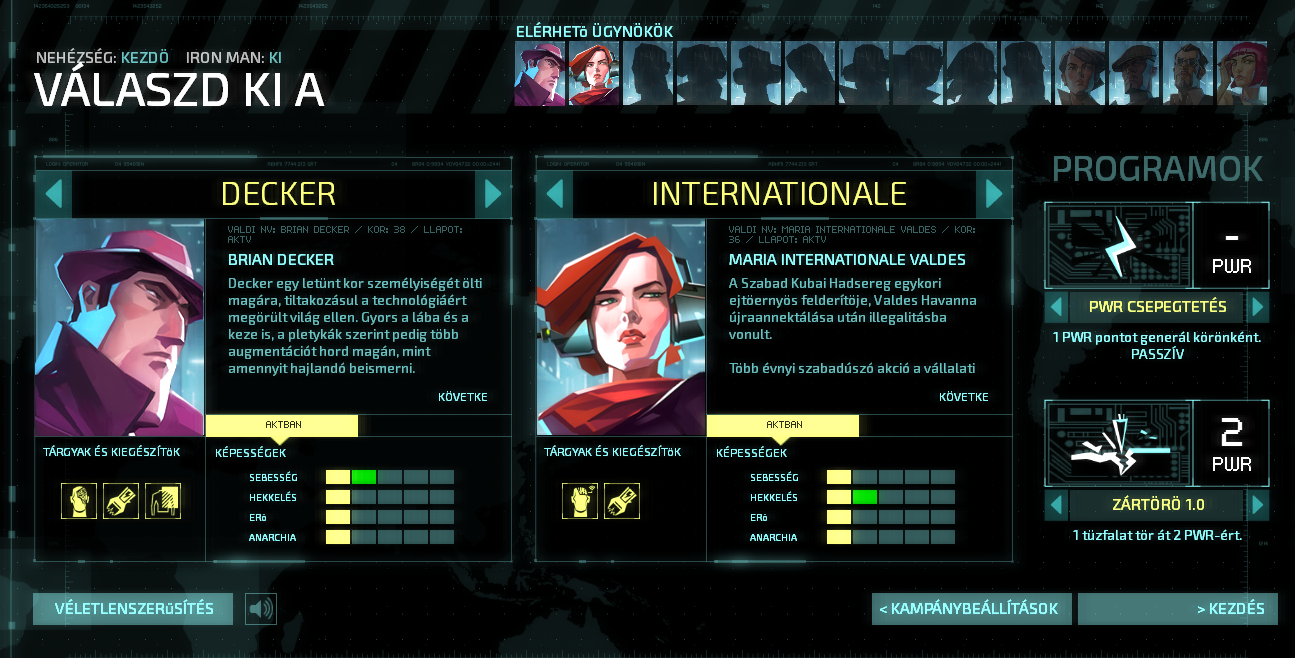1295x658 pixels.
Task: Randomize the team with VÉLETLENSZERŰSÍTÉS
Action: tap(133, 609)
